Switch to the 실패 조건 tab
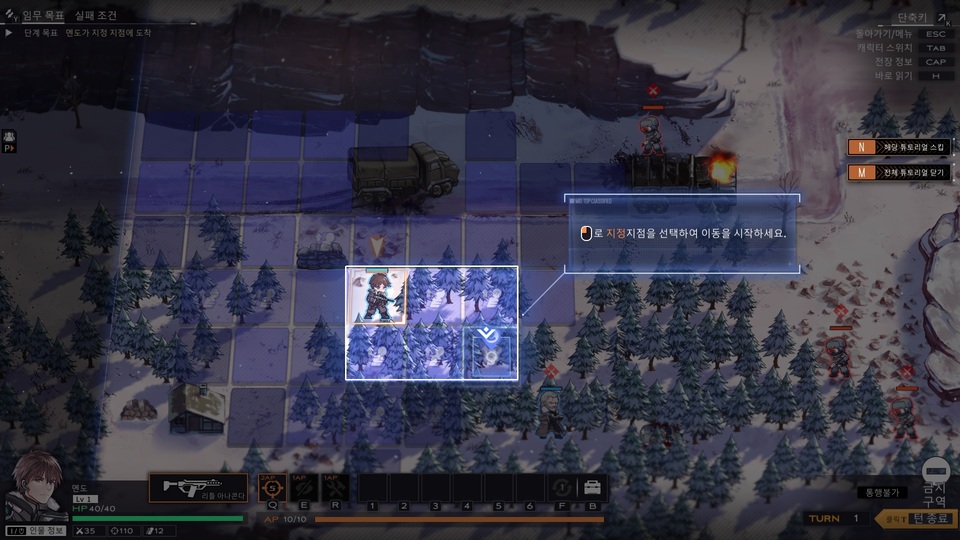Image resolution: width=960 pixels, height=540 pixels. coord(97,16)
